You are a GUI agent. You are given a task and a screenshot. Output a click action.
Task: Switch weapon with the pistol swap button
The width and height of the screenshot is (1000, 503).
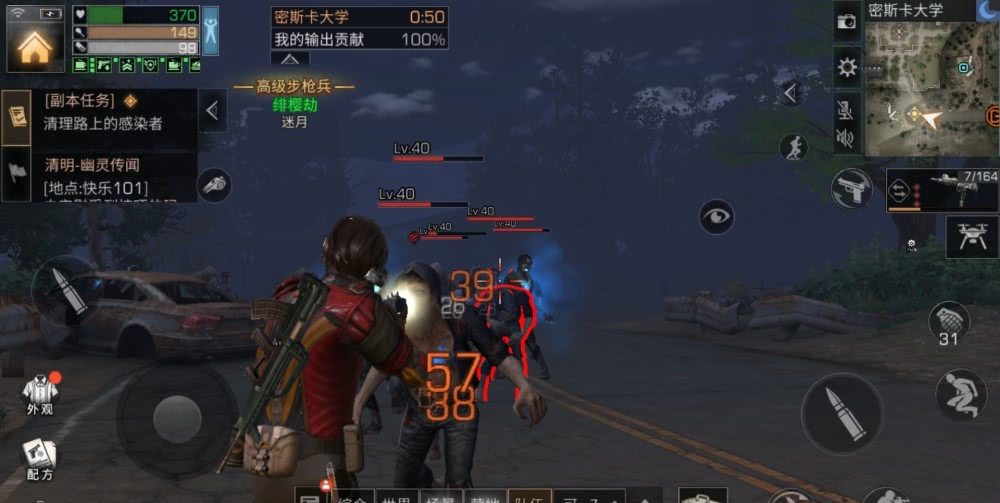[x=852, y=188]
